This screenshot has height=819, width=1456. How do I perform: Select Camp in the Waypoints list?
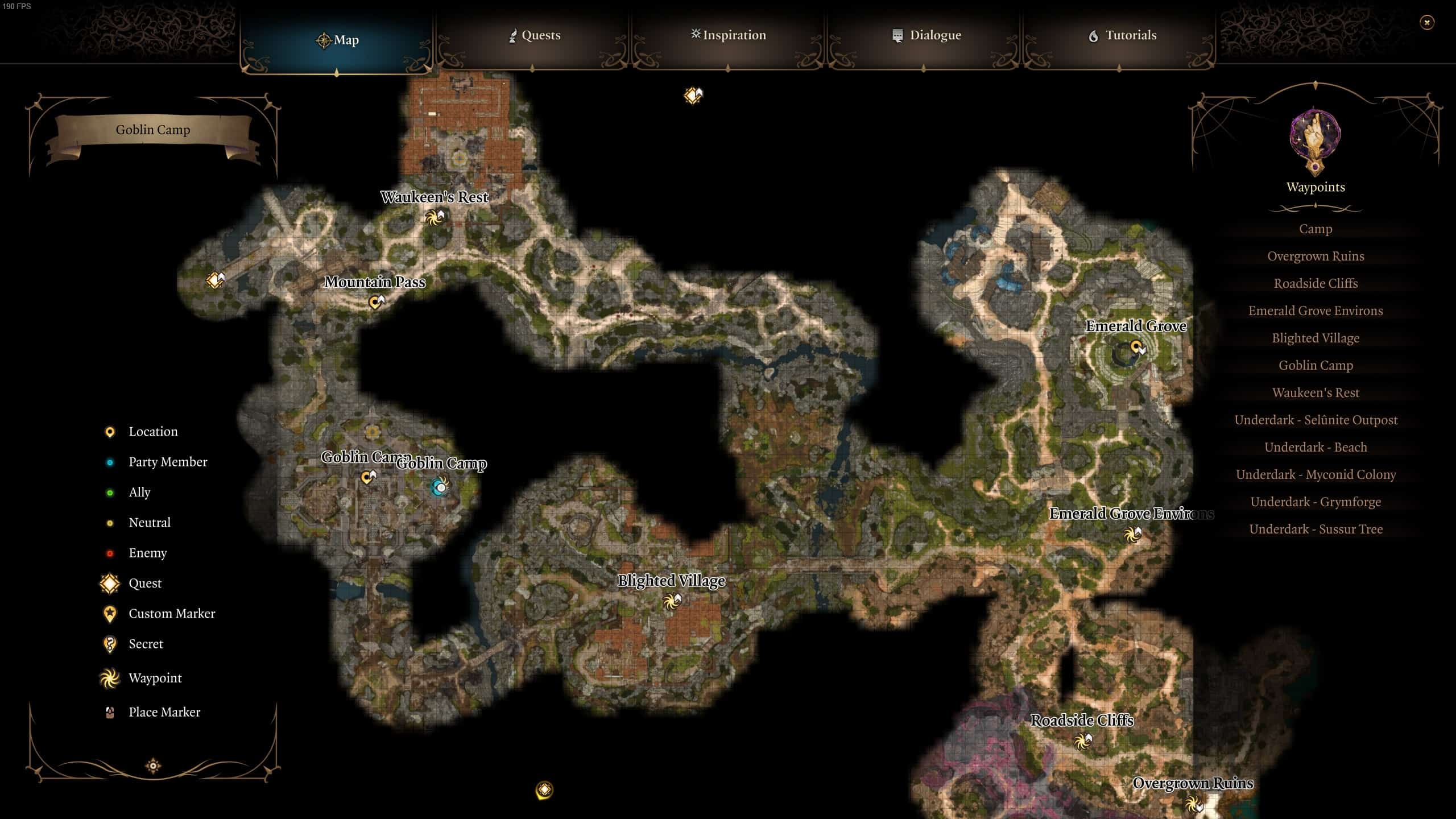pyautogui.click(x=1316, y=229)
